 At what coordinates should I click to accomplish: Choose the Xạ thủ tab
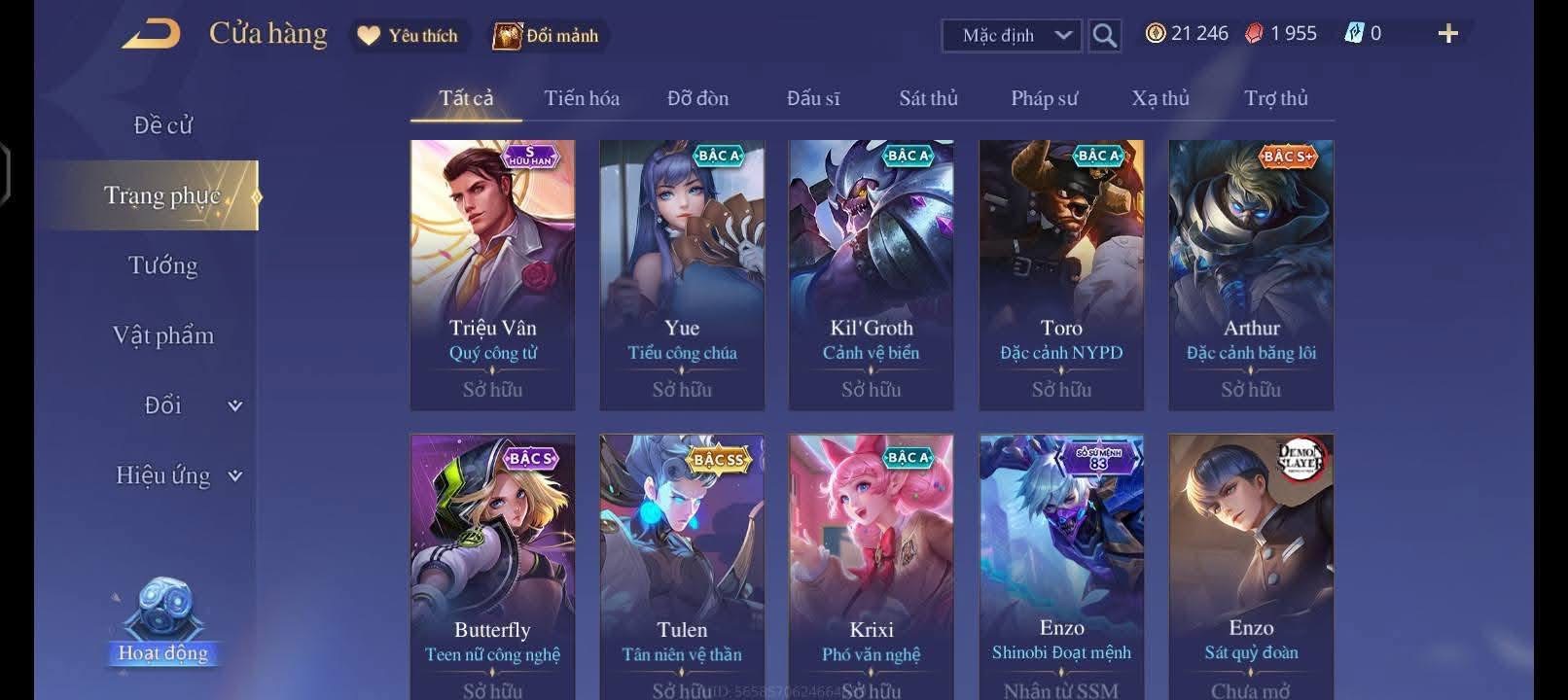1159,98
